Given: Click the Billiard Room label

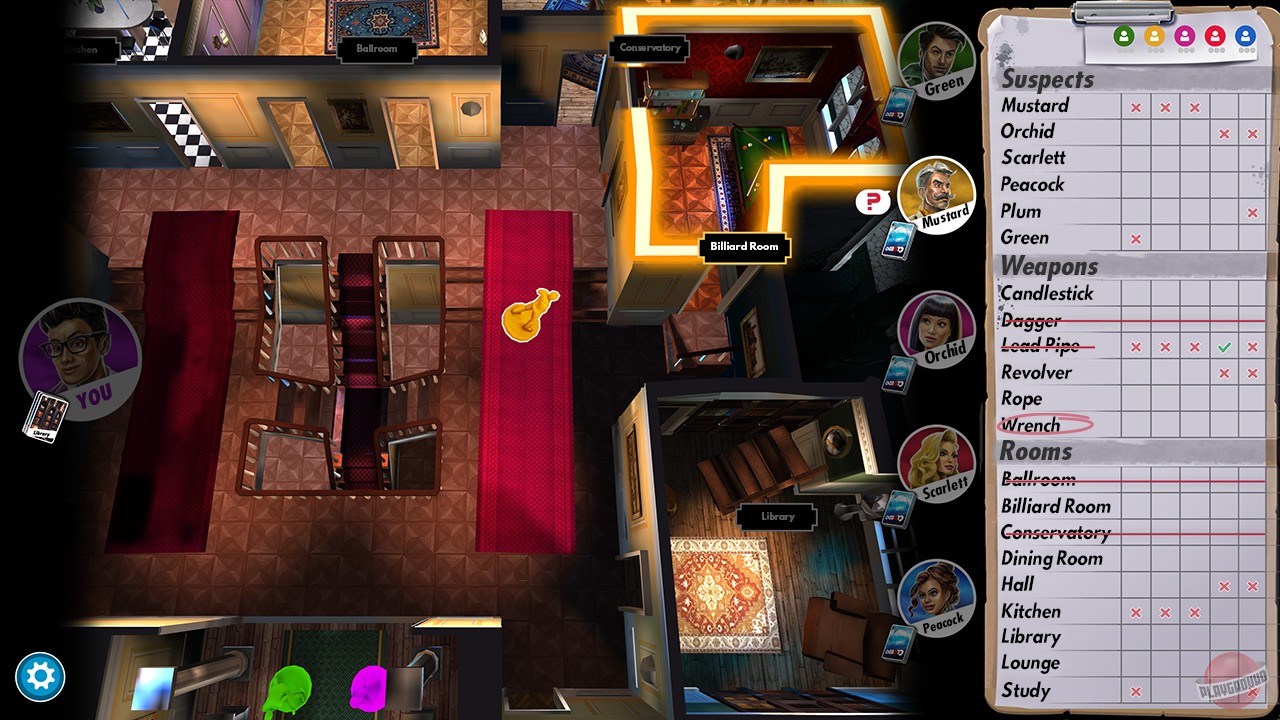Looking at the screenshot, I should (x=744, y=247).
